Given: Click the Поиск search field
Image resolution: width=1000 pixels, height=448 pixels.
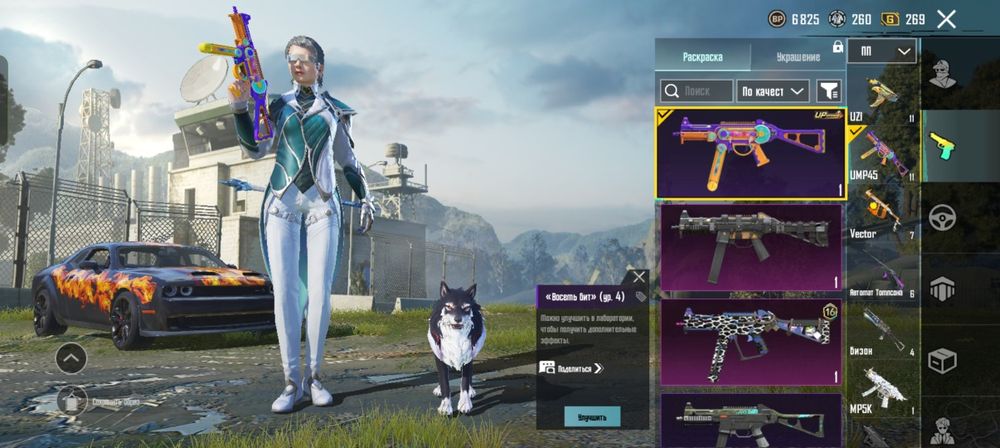Looking at the screenshot, I should (696, 91).
